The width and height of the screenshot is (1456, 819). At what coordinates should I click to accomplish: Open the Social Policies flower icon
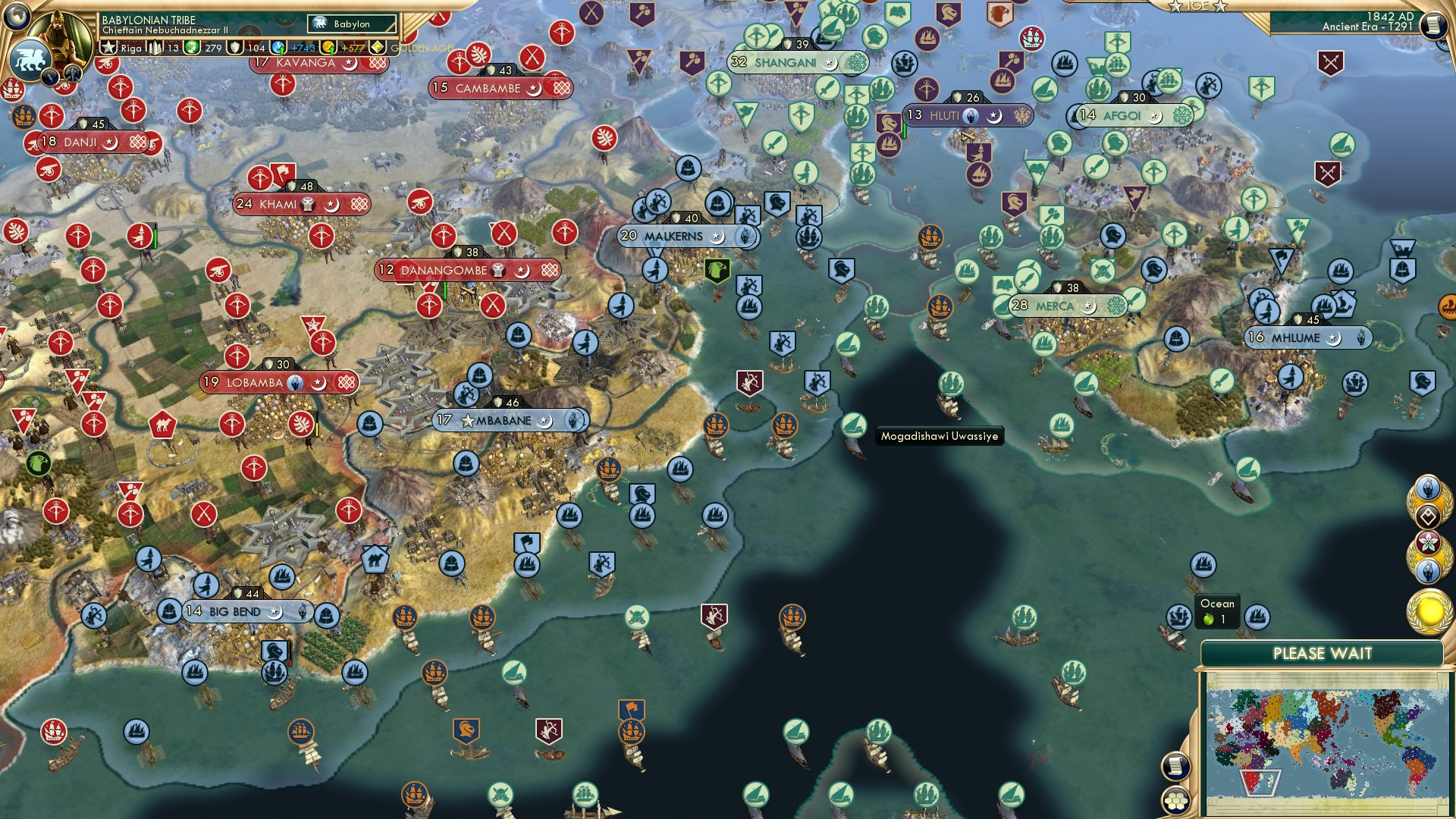1428,542
